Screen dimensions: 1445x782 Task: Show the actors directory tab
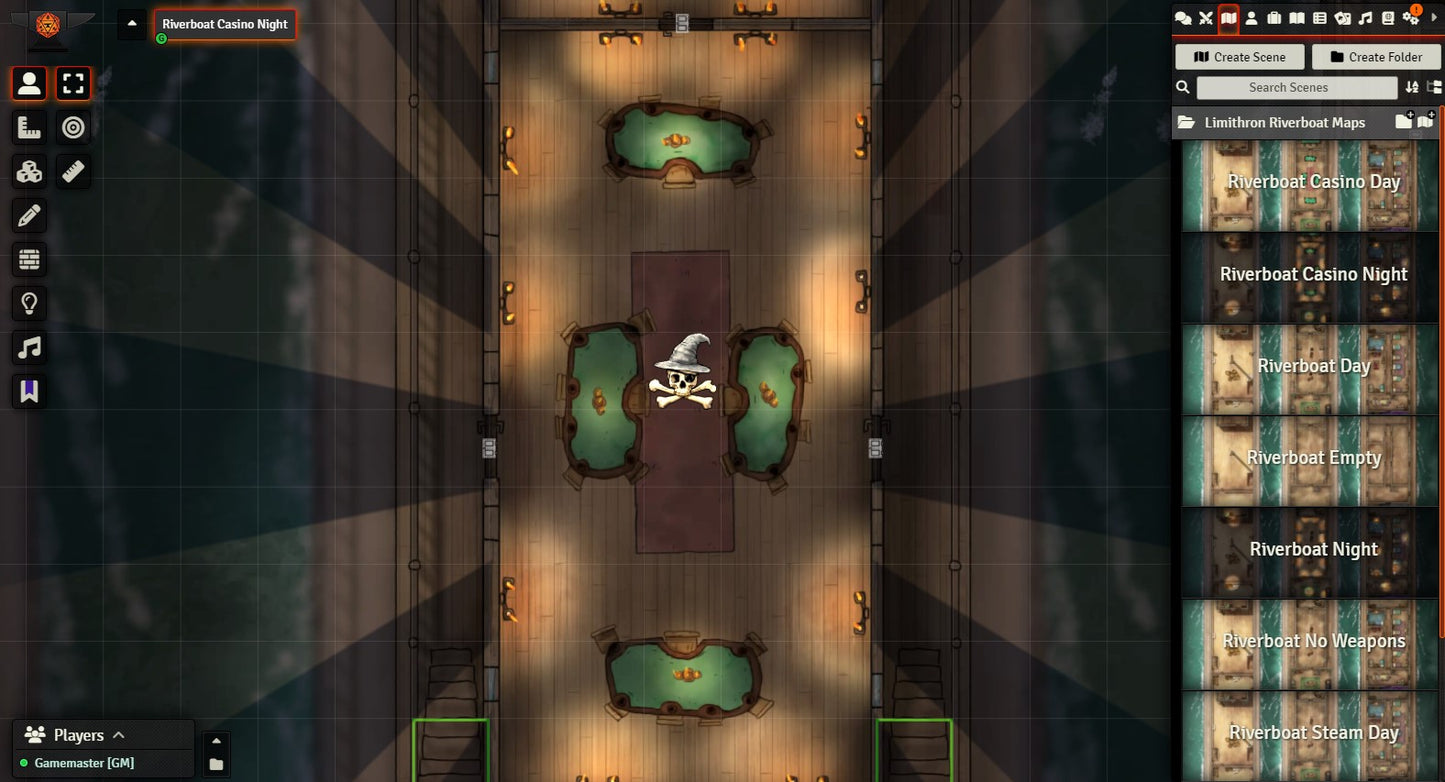[x=1251, y=18]
